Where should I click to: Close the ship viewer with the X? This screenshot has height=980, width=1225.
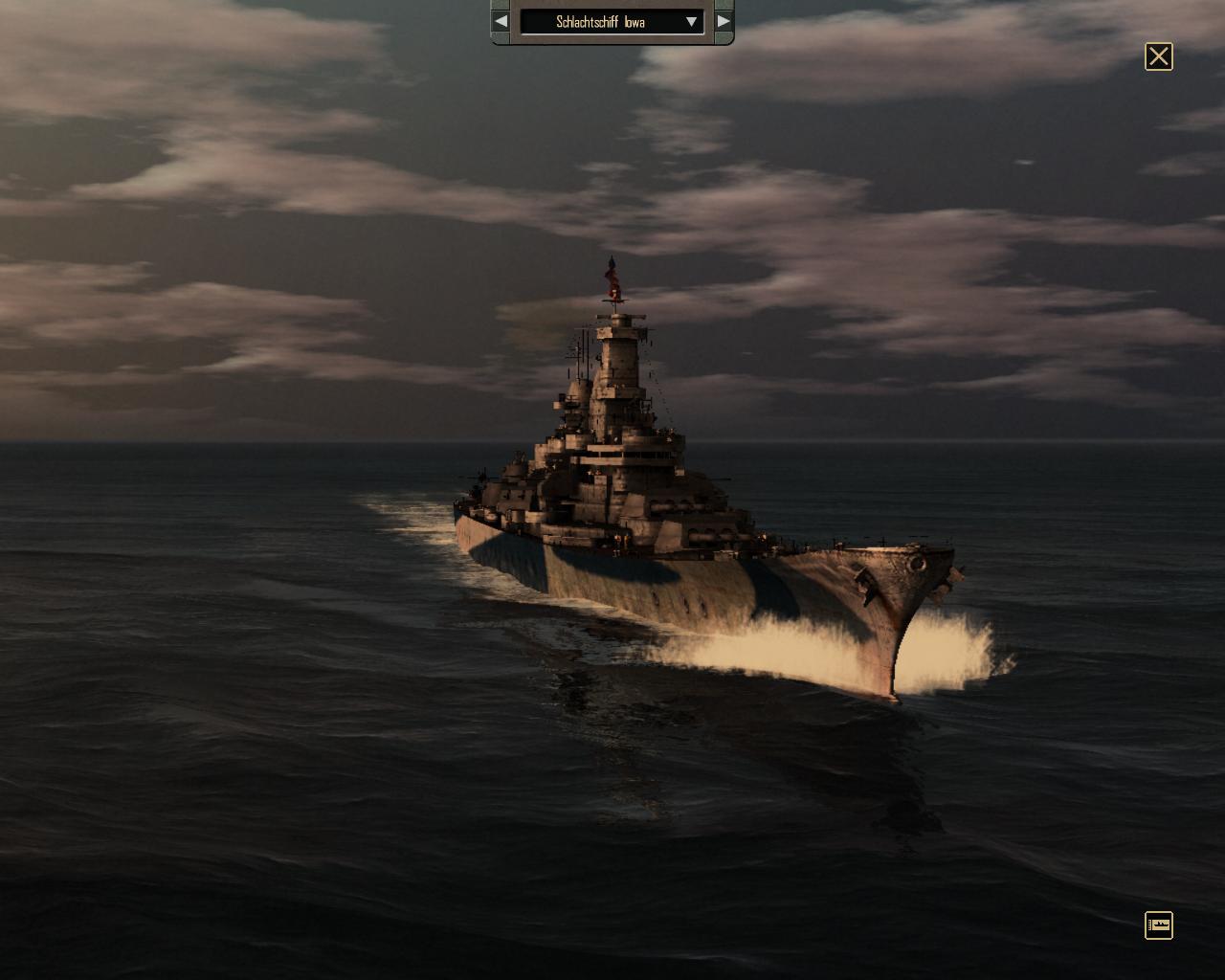click(1158, 56)
